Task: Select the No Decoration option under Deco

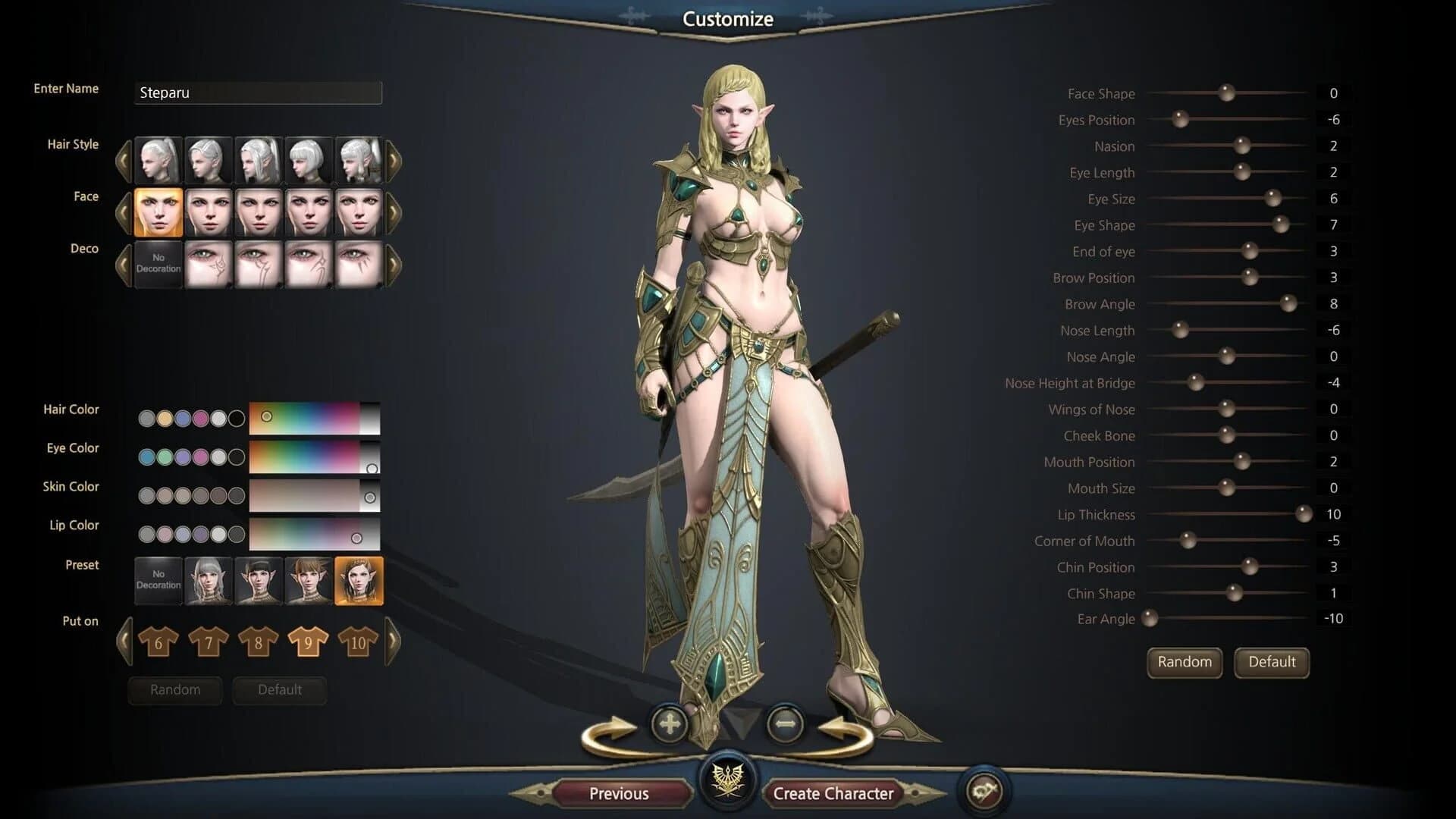Action: [x=158, y=263]
